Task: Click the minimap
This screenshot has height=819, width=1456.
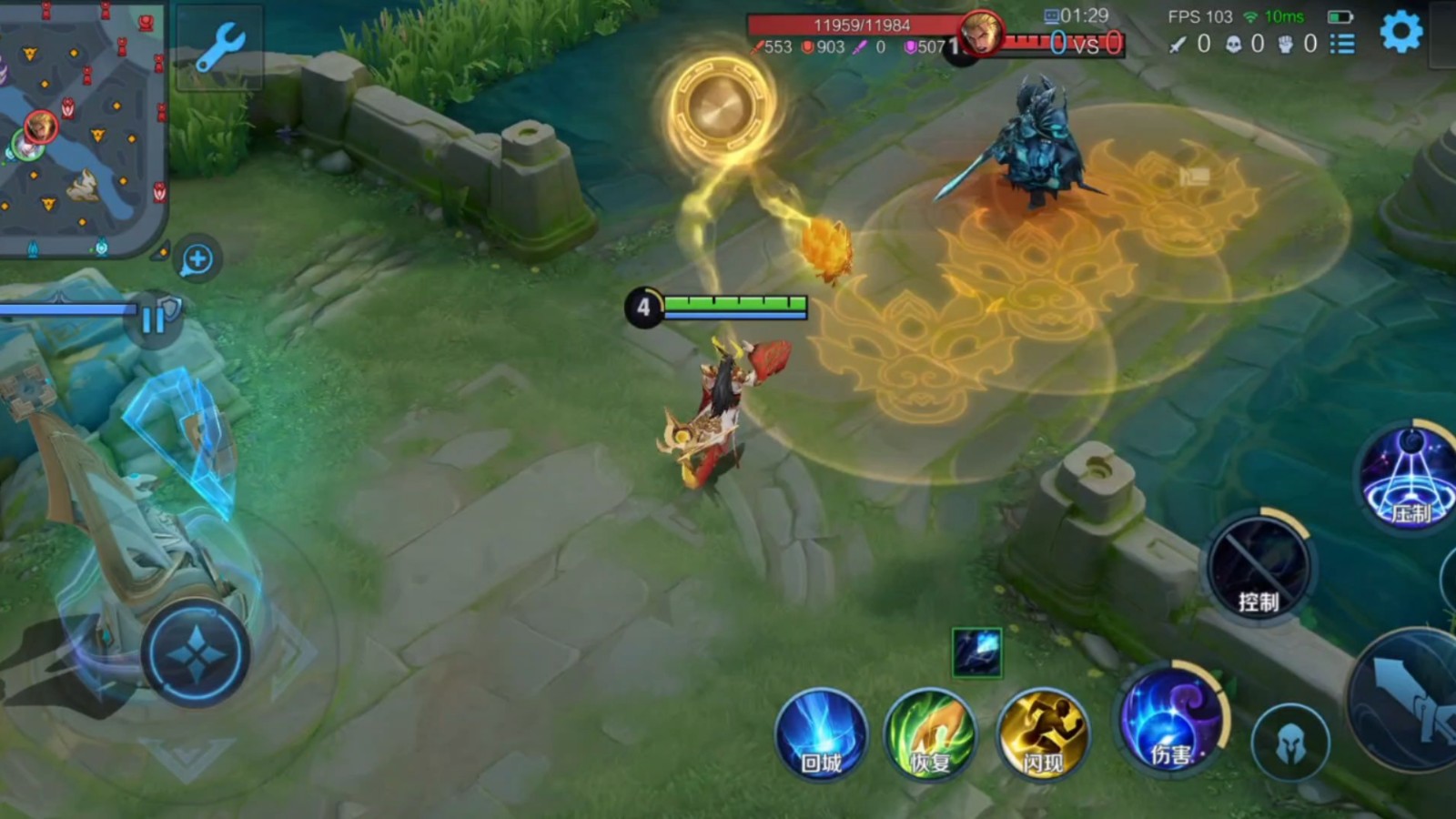Action: pyautogui.click(x=82, y=127)
